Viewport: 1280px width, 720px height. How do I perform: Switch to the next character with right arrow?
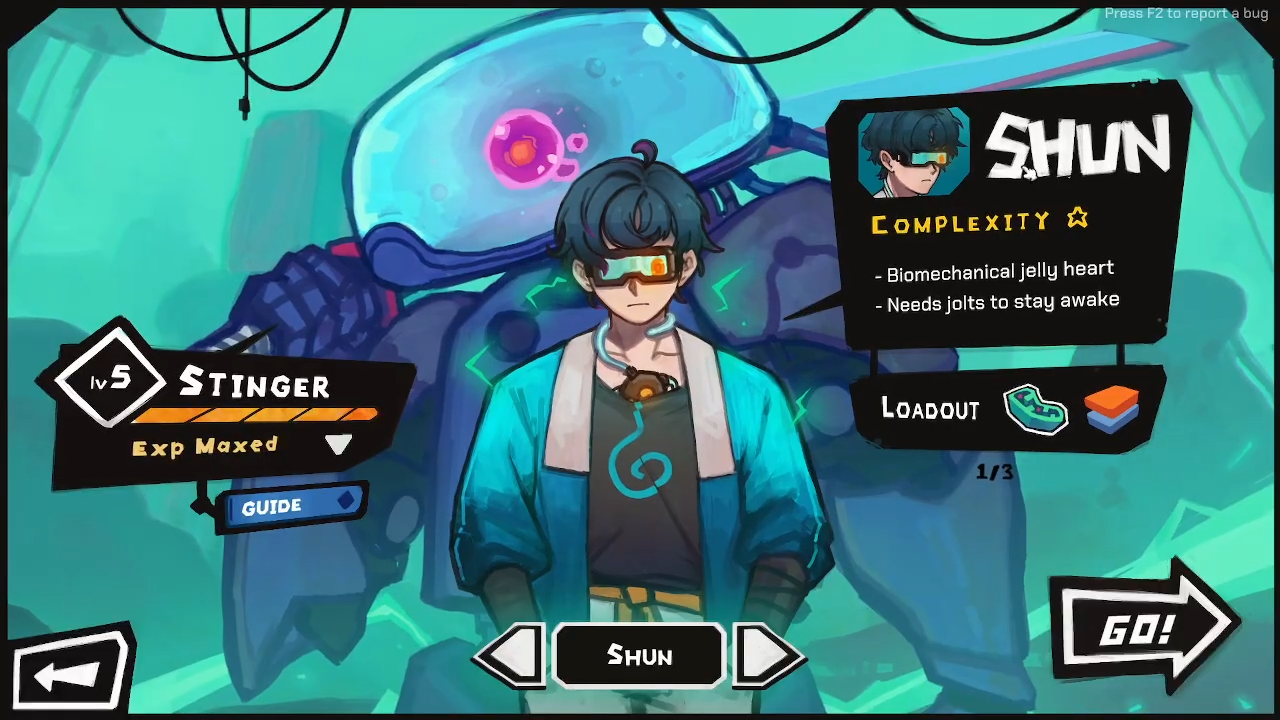click(767, 656)
